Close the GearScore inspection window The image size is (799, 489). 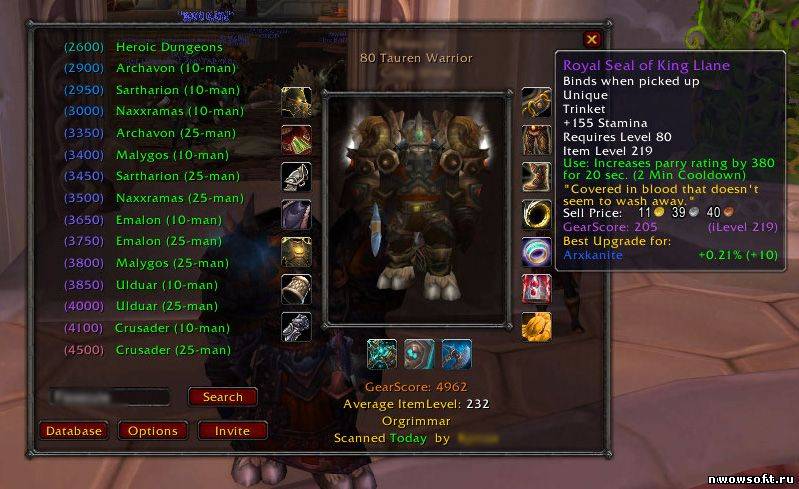[592, 39]
